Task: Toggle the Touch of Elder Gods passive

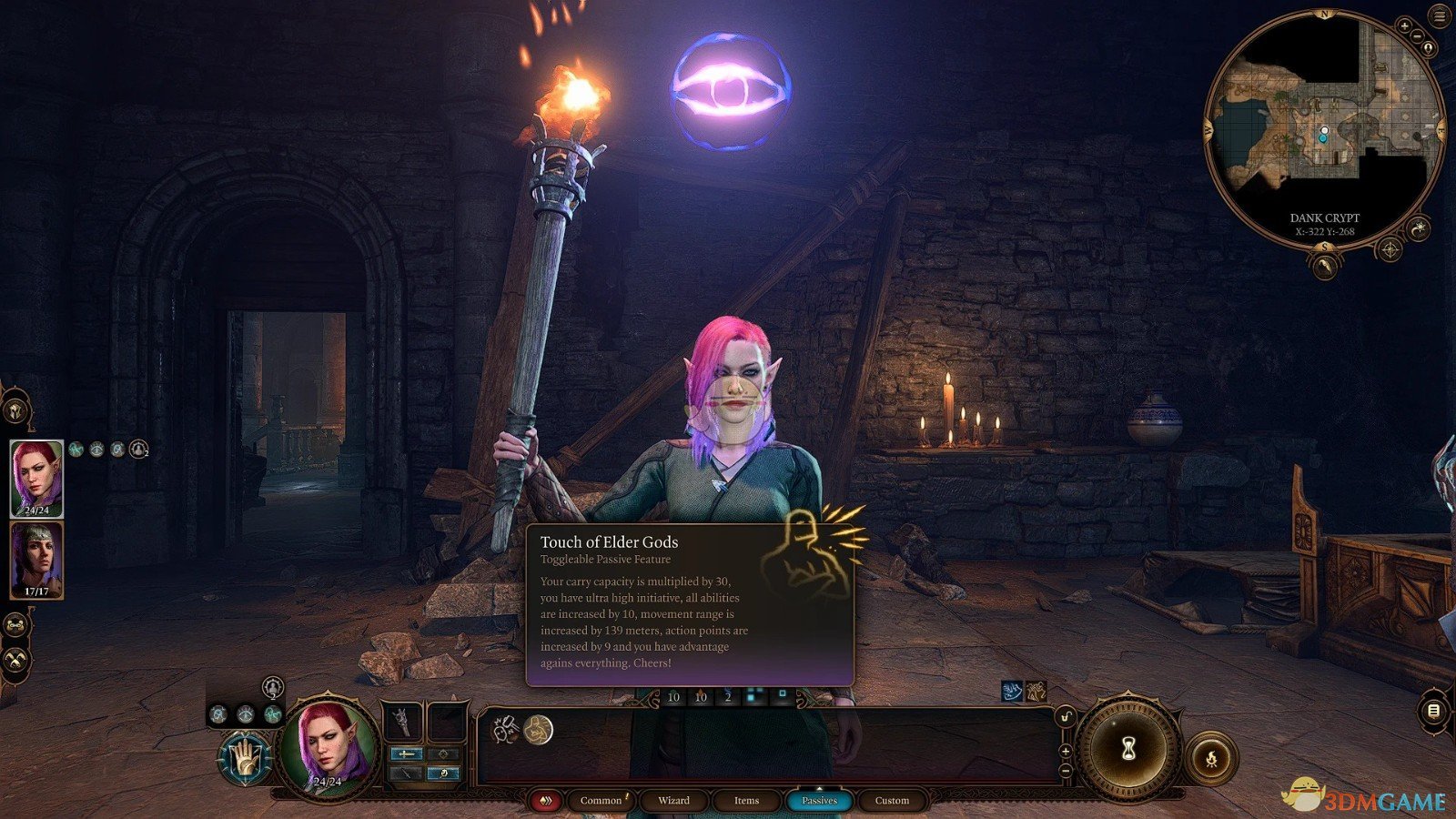Action: pyautogui.click(x=538, y=729)
